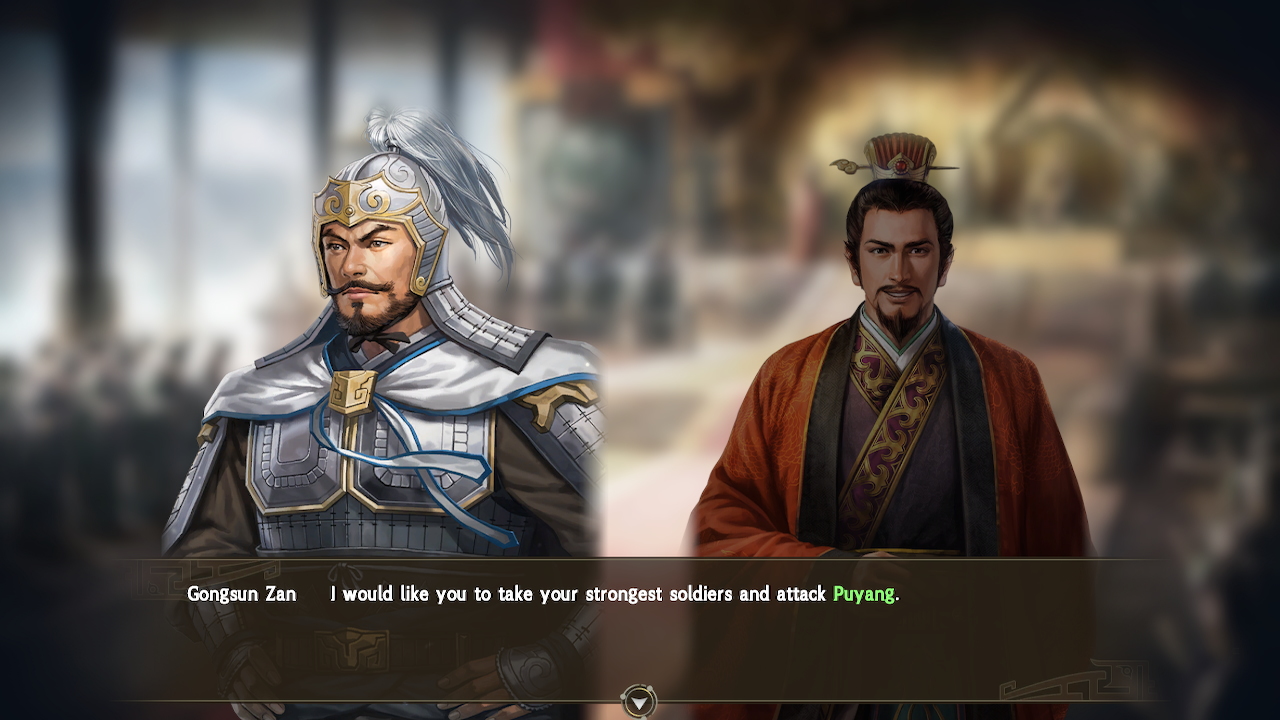Click Gongsun Zan's white cape knot

352,390
